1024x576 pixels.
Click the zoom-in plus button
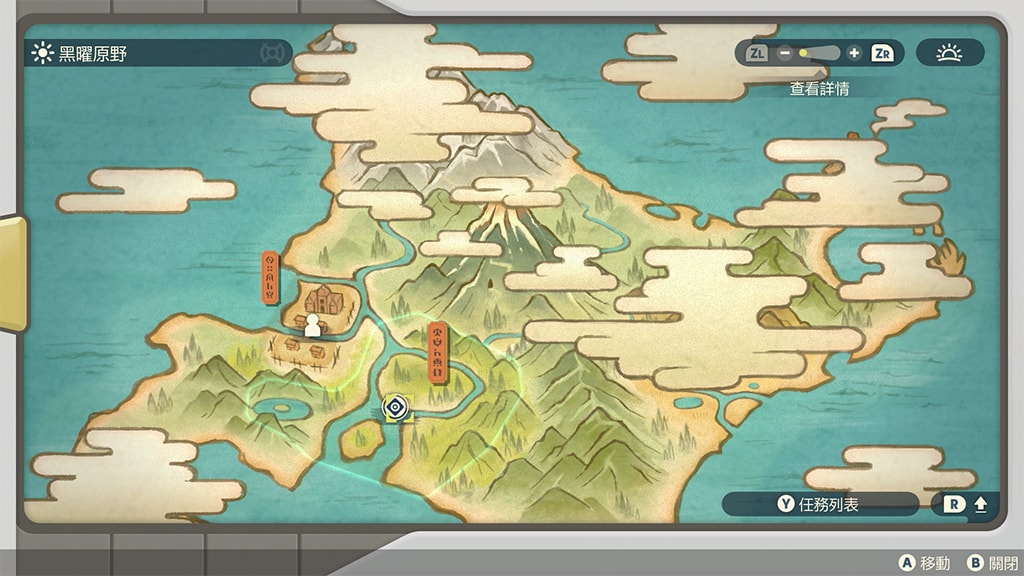coord(853,53)
